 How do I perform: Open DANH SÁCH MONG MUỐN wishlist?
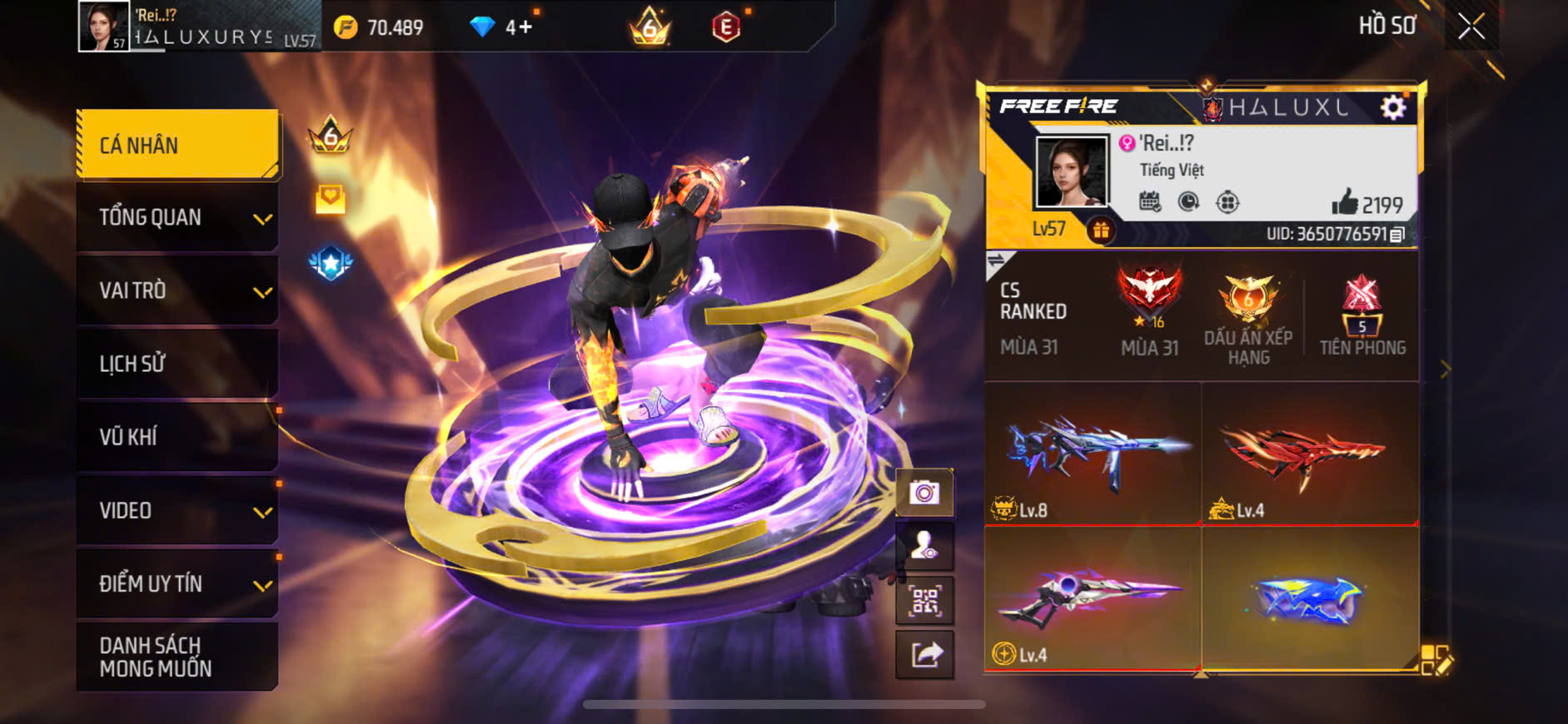177,657
